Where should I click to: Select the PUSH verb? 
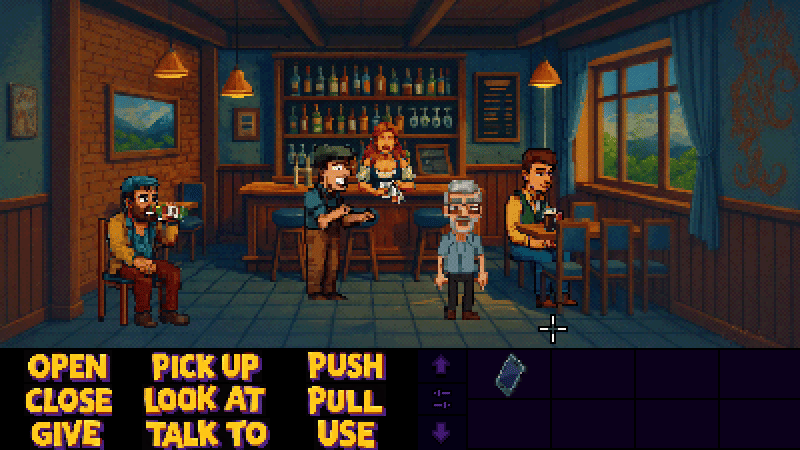click(x=346, y=366)
